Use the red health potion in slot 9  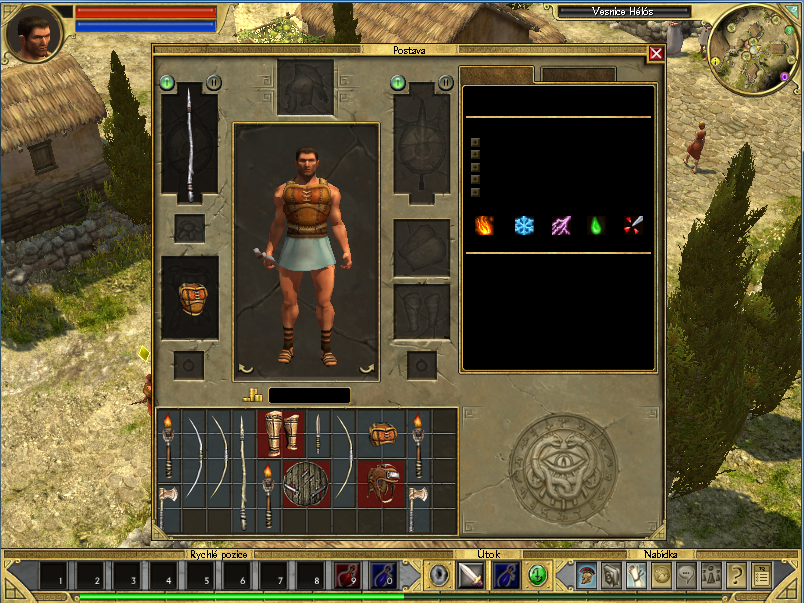tap(347, 576)
